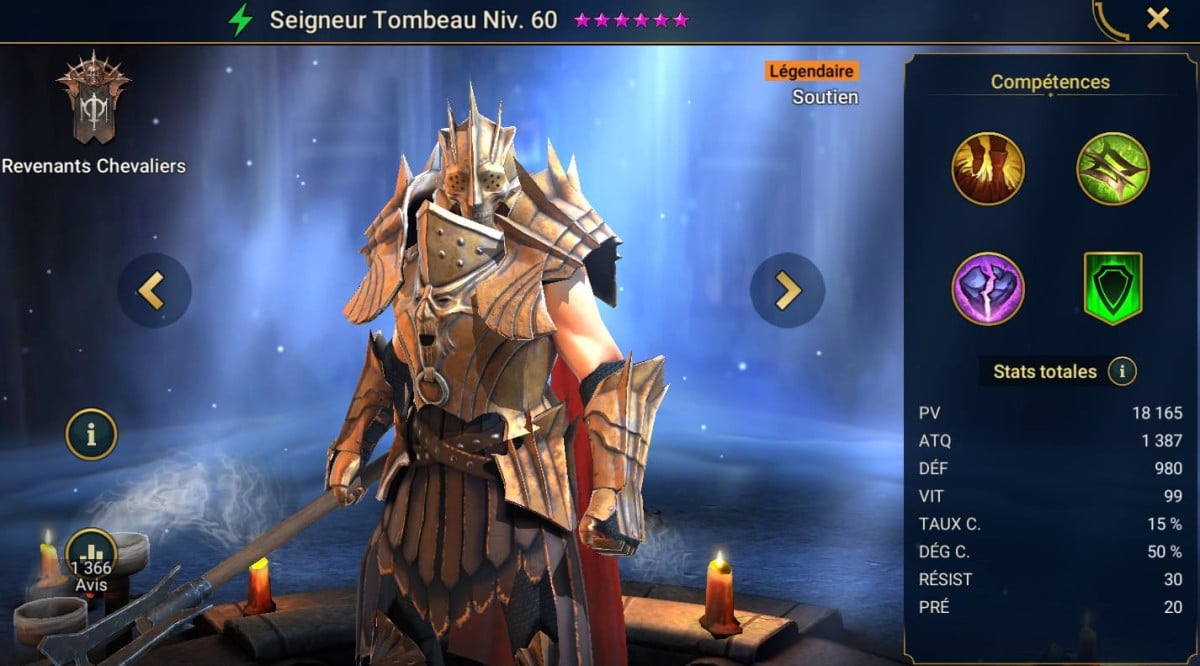1200x666 pixels.
Task: Tap the Revenants Chevaliers faction emblem
Action: point(93,98)
